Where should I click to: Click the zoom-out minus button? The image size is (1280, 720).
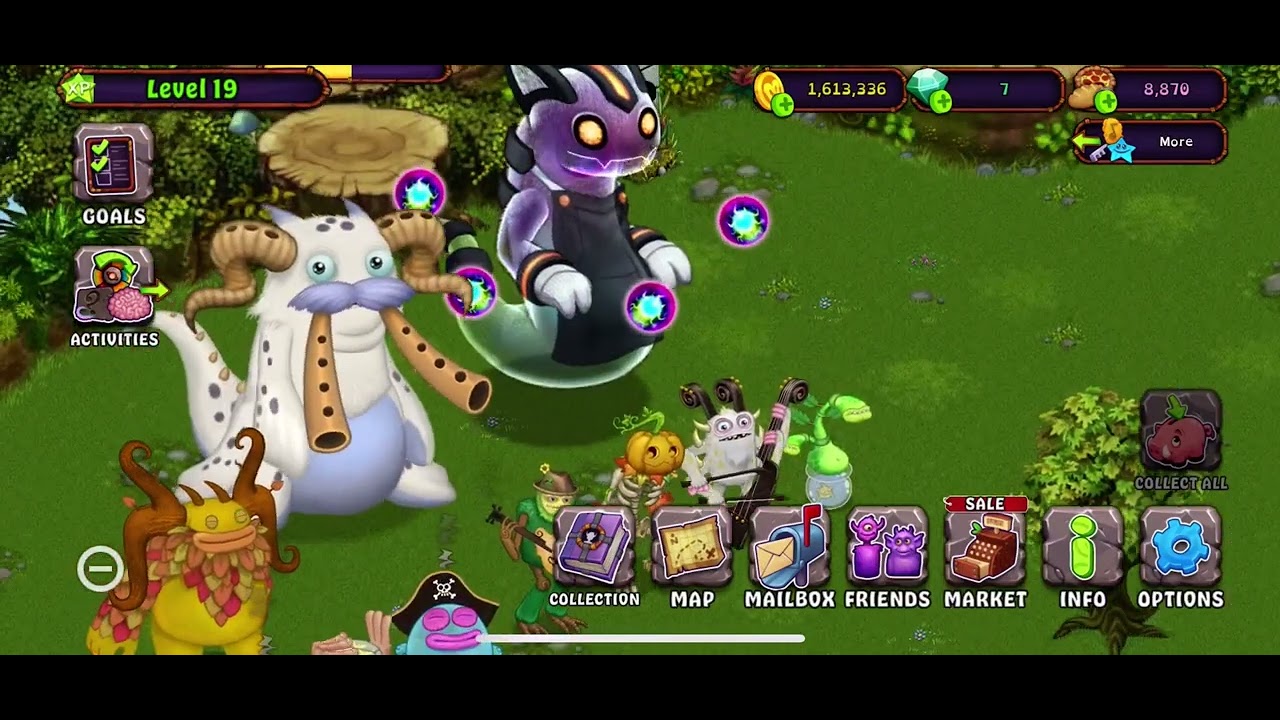pos(99,569)
